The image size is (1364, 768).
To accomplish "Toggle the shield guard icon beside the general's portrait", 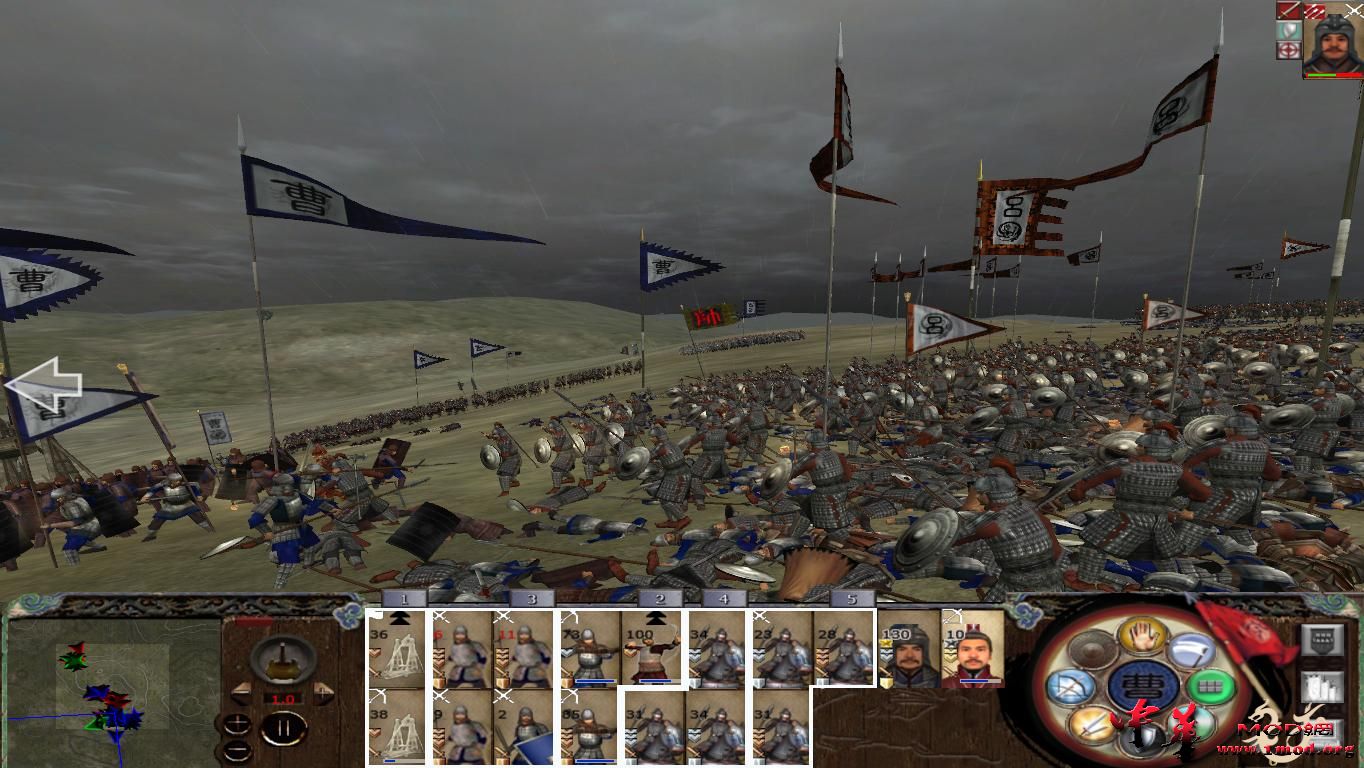I will pos(1287,31).
